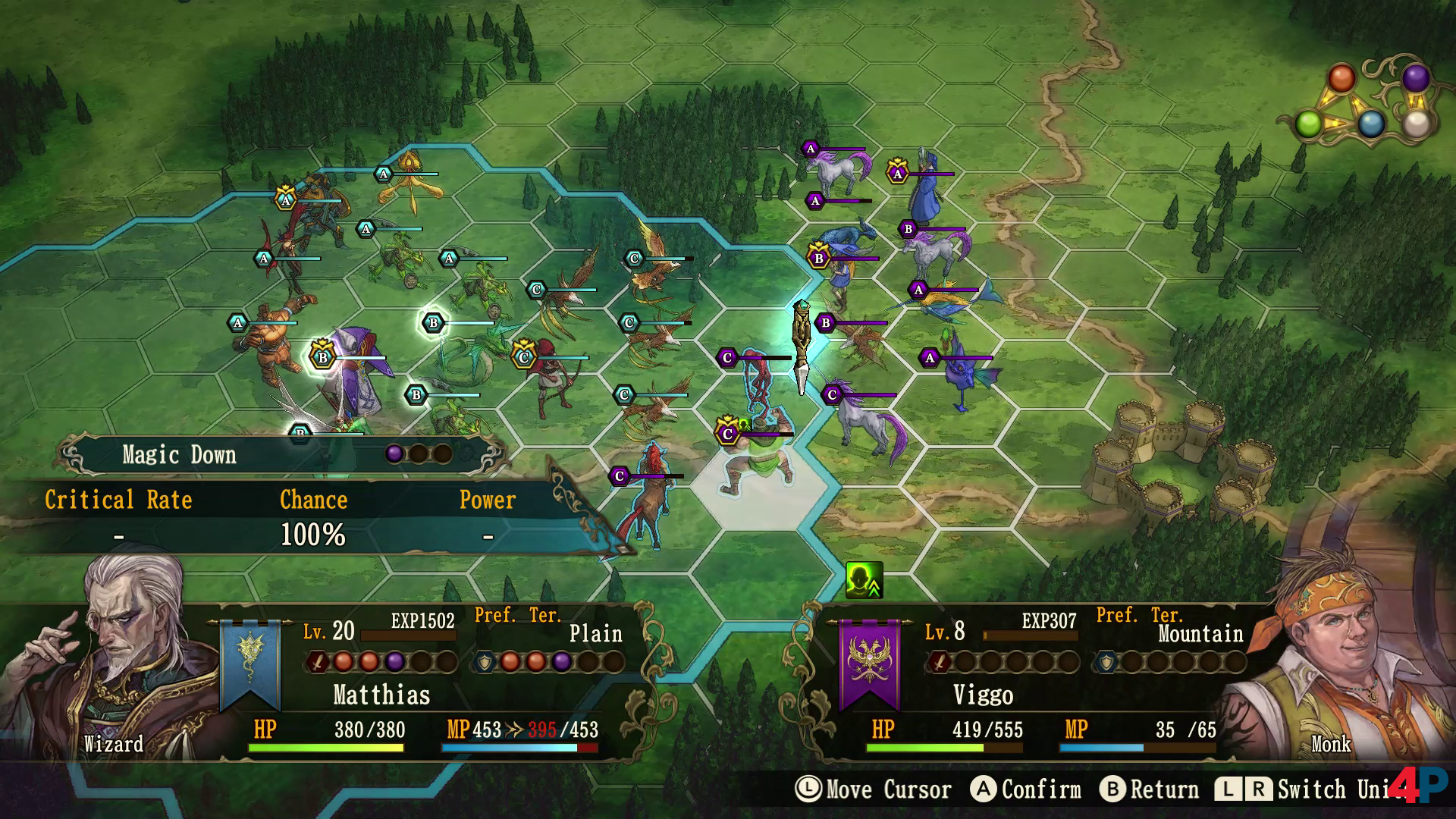Select the purple orb on the element wheel
This screenshot has height=819, width=1456.
(x=1415, y=77)
